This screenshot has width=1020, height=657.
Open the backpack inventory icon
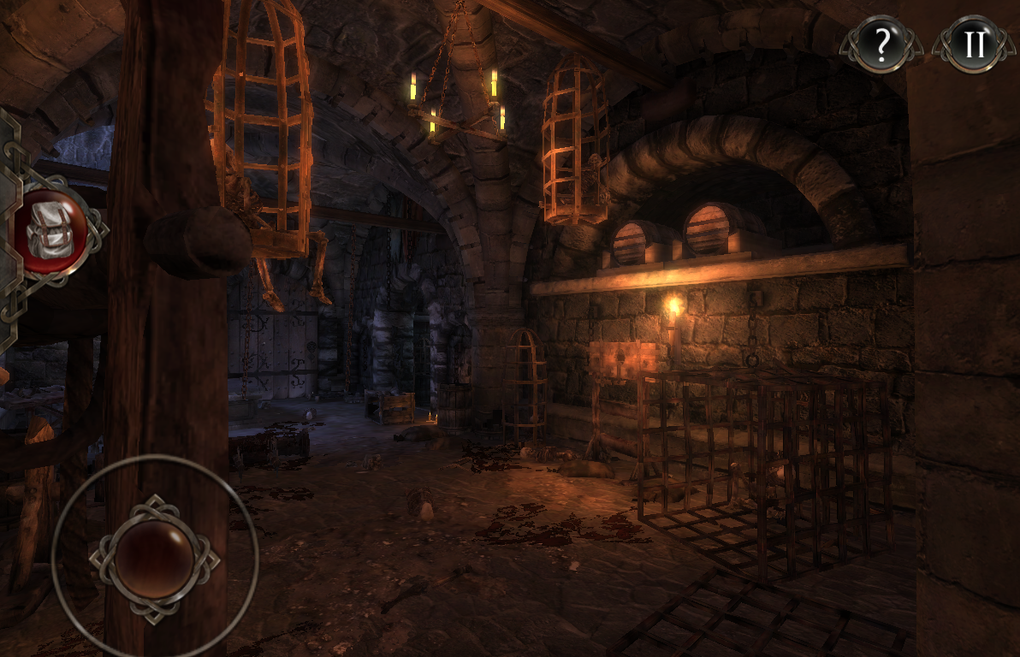tap(49, 232)
